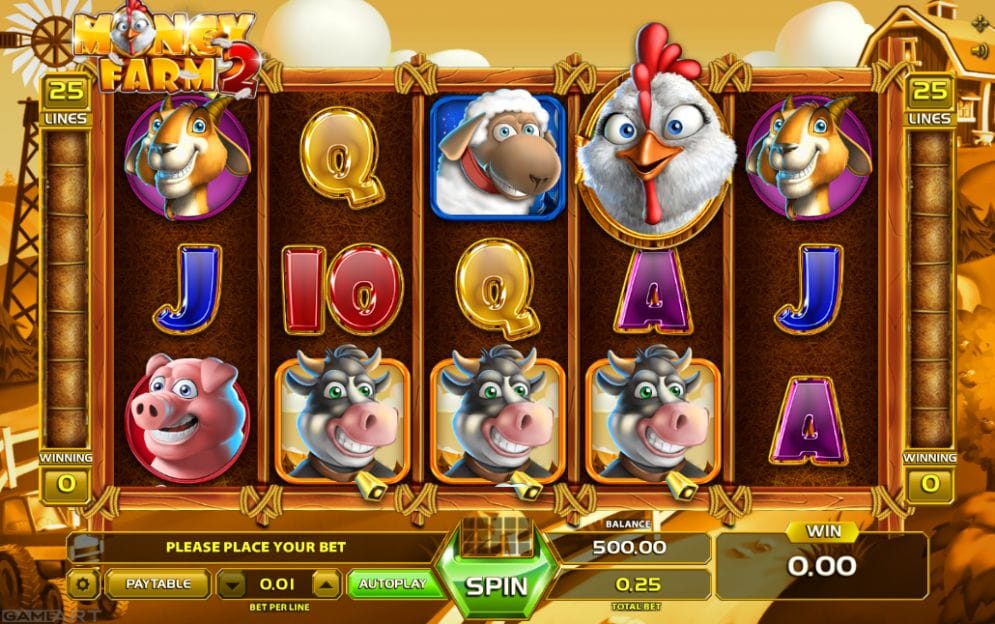Open the Paytable
This screenshot has height=624, width=995.
(157, 584)
